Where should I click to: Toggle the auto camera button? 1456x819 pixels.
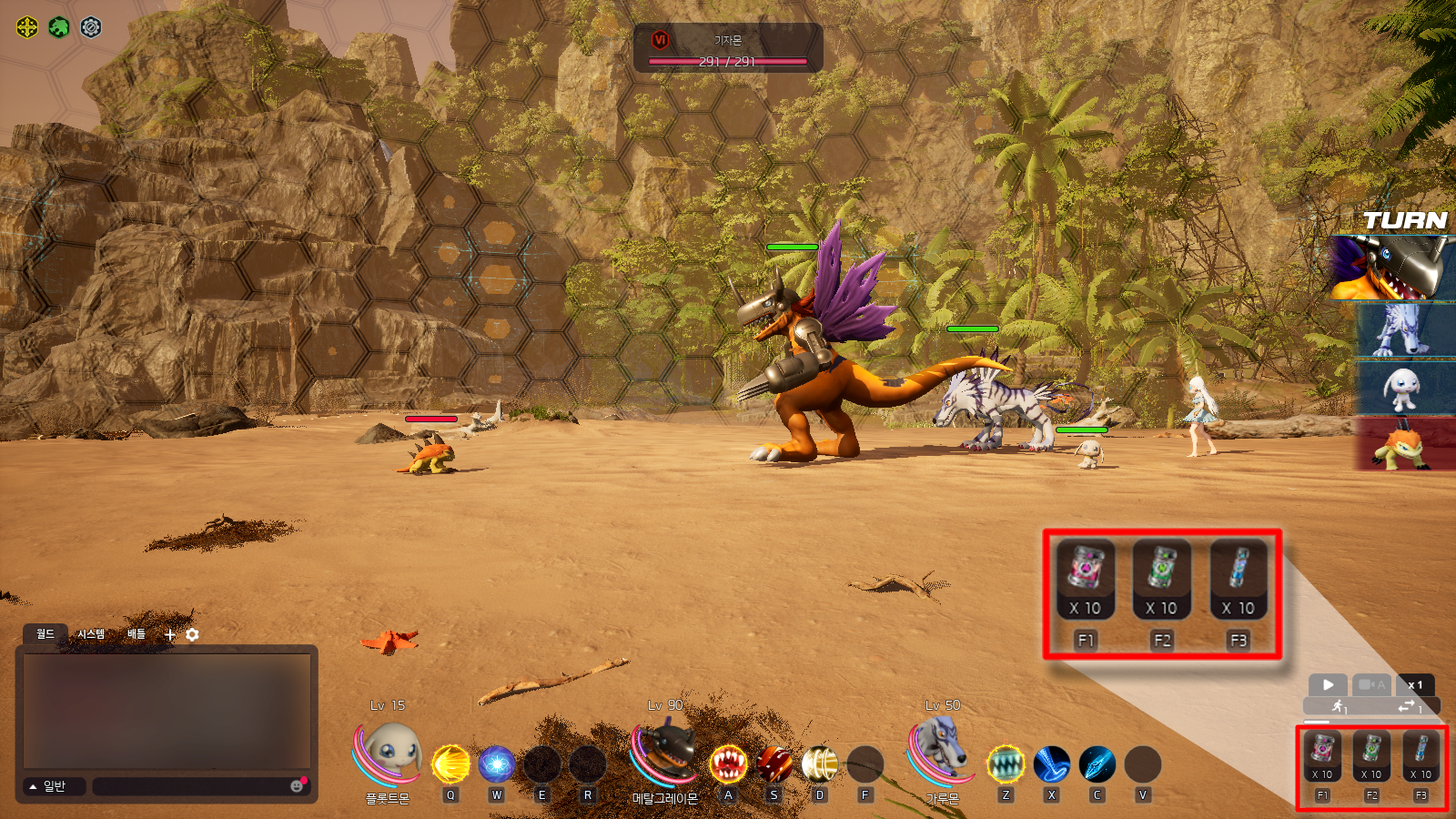pyautogui.click(x=1371, y=684)
